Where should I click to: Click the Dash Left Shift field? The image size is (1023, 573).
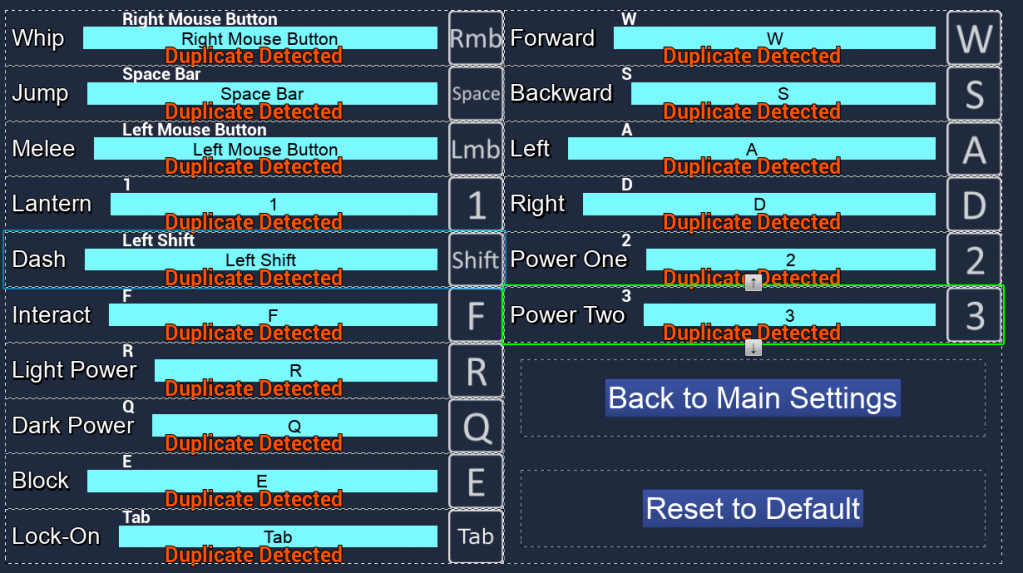pyautogui.click(x=260, y=260)
